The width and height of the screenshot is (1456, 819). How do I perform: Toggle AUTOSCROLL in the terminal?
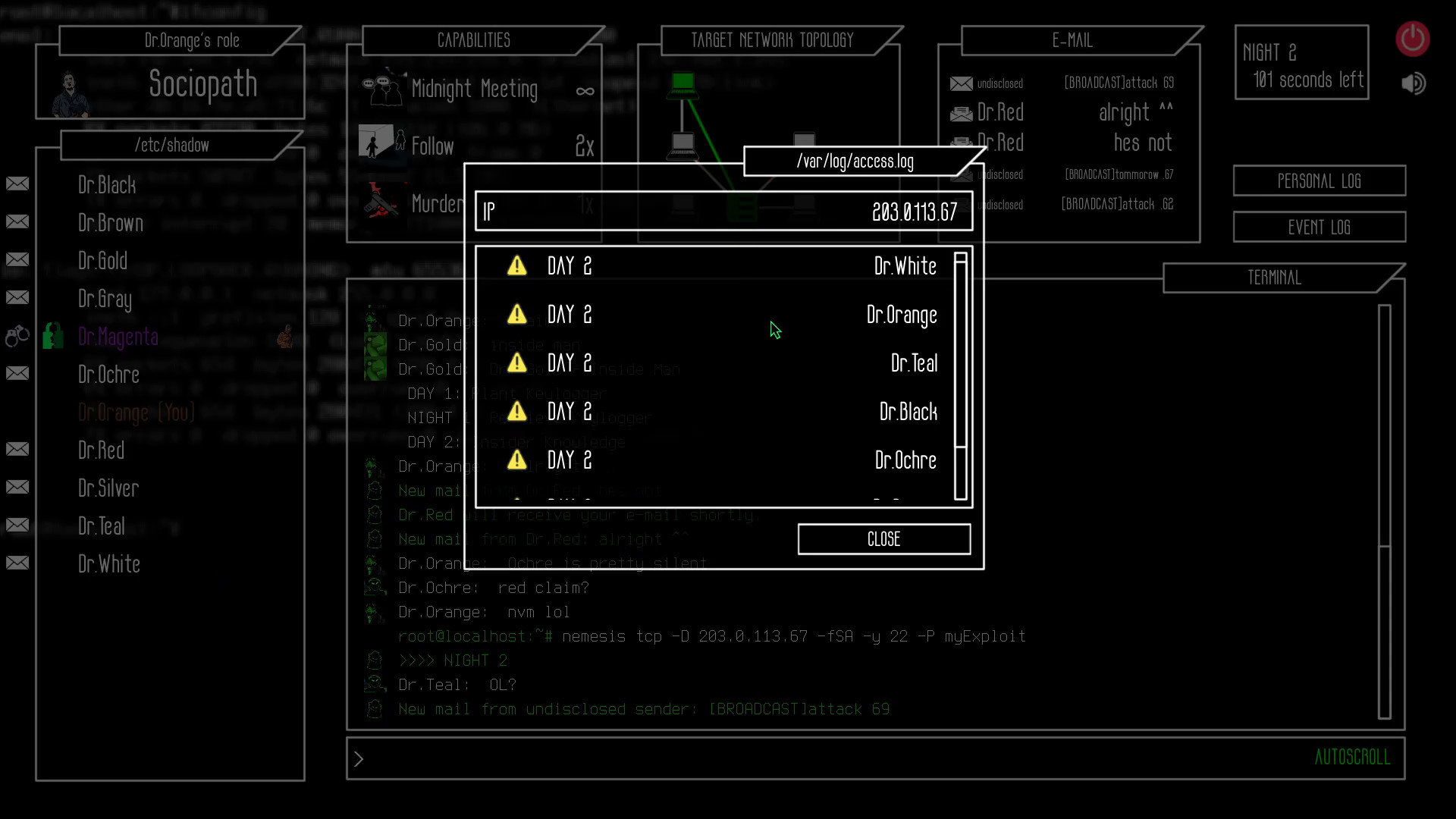click(x=1353, y=757)
